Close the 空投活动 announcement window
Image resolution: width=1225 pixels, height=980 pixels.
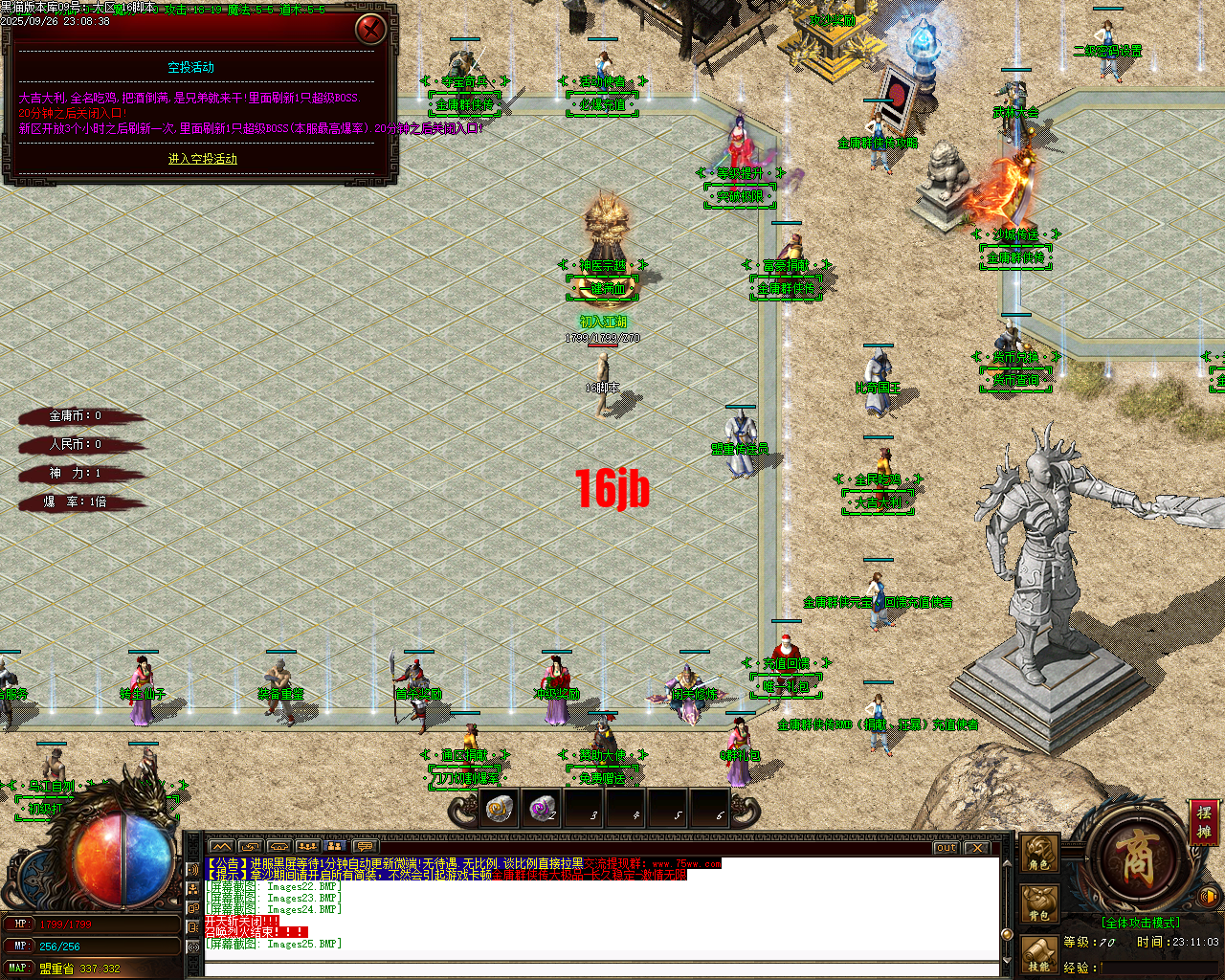click(371, 28)
